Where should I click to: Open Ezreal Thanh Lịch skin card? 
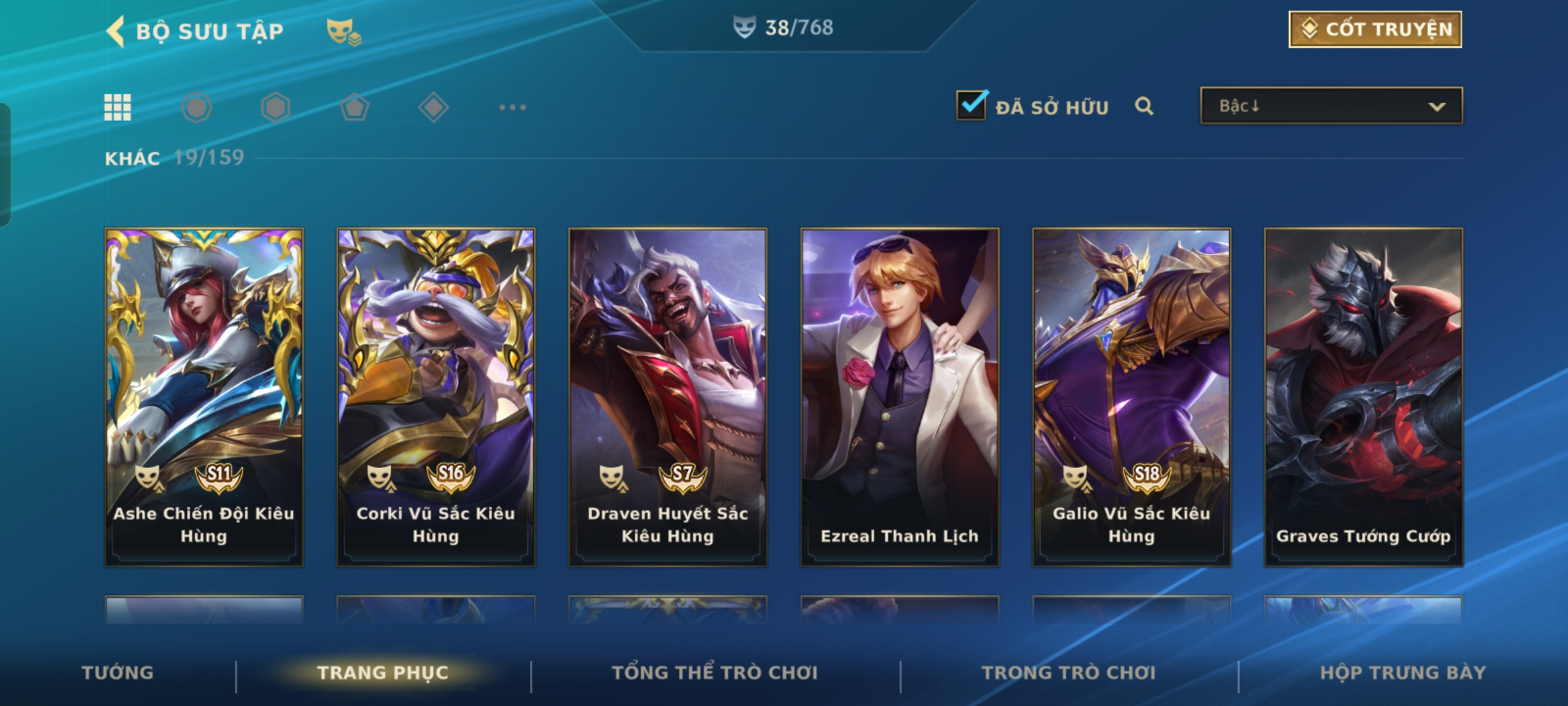click(x=900, y=396)
